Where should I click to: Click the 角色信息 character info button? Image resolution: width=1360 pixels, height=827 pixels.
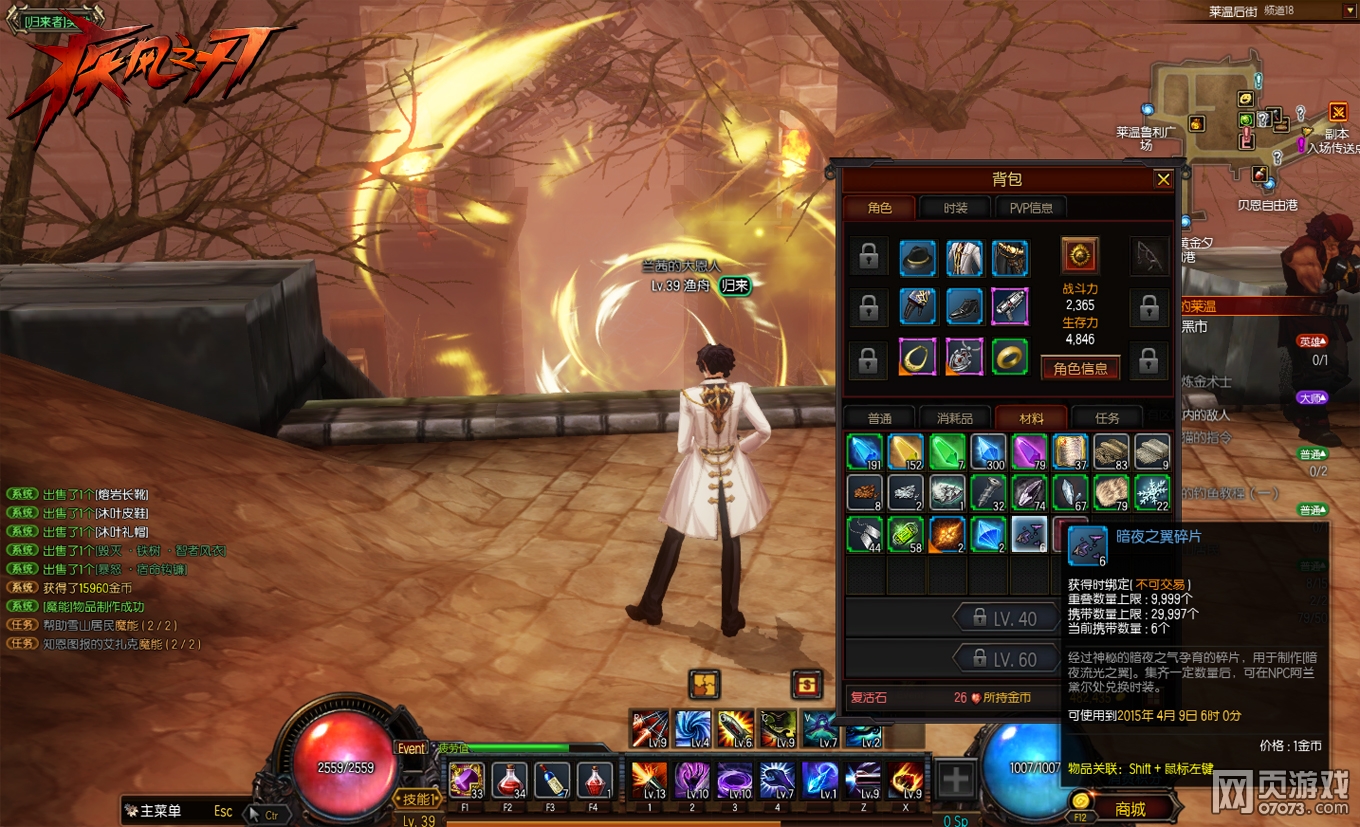(x=1080, y=368)
